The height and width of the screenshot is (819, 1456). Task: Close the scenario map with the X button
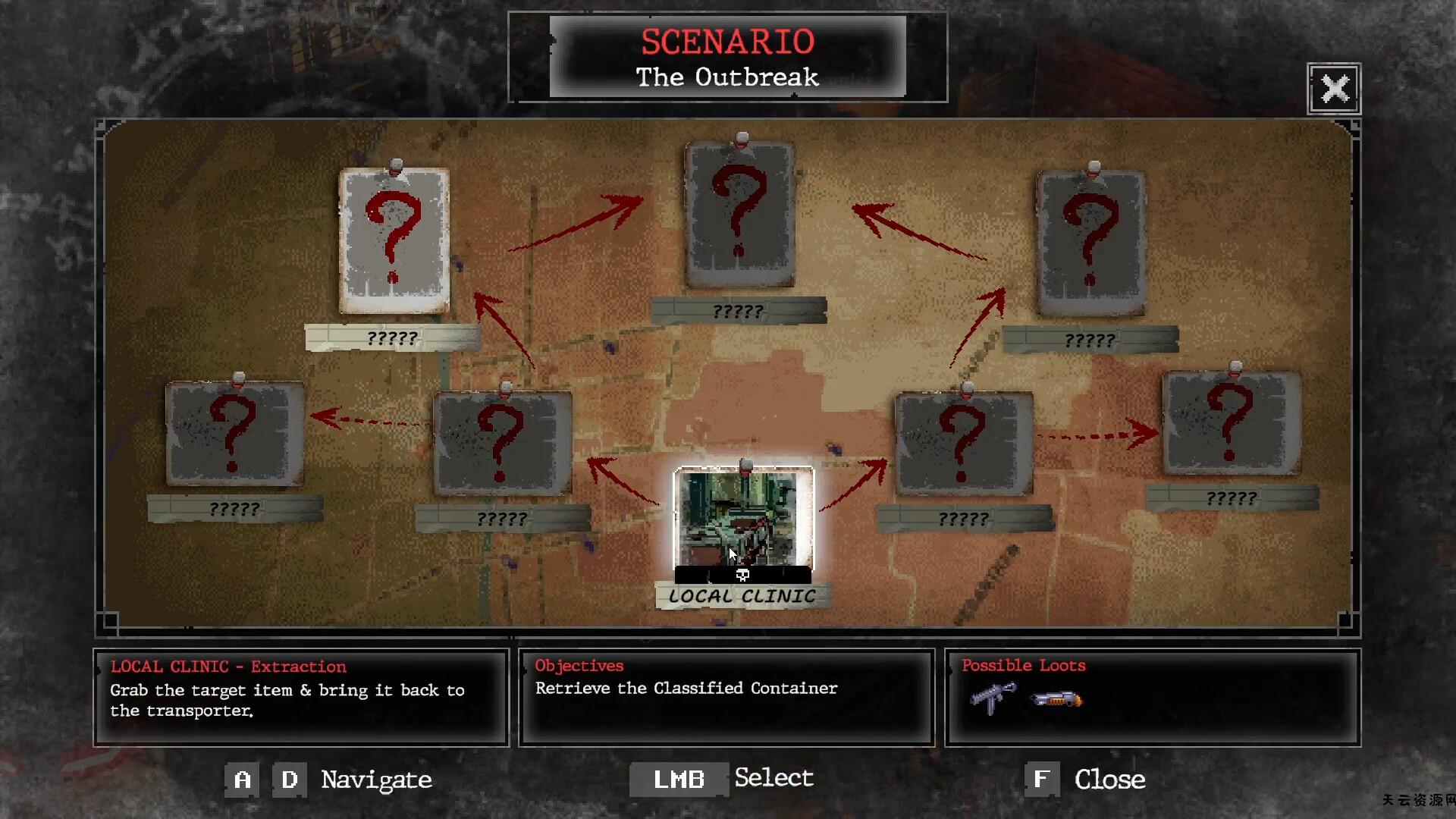(x=1334, y=89)
